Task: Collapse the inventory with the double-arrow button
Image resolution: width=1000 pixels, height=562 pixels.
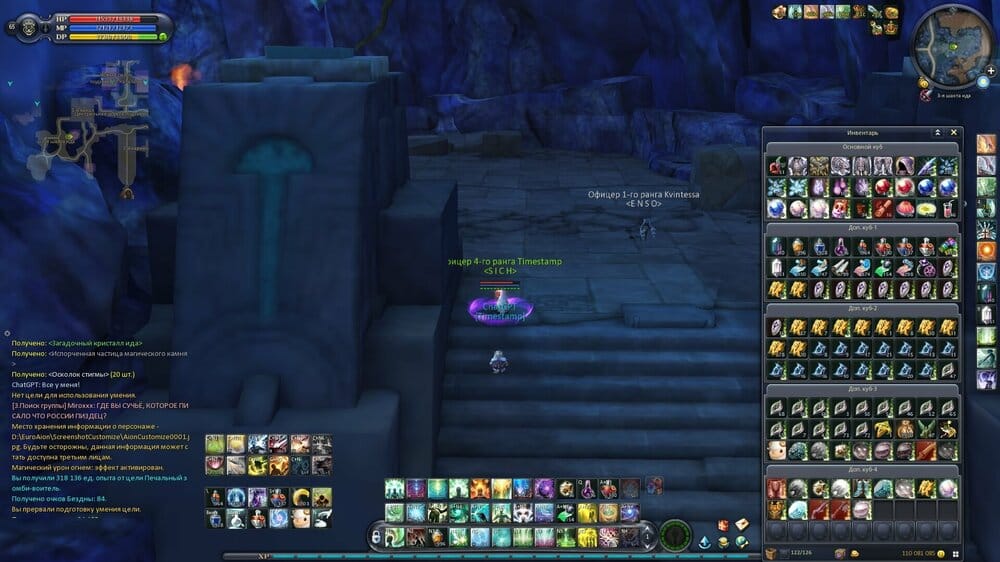Action: click(938, 132)
